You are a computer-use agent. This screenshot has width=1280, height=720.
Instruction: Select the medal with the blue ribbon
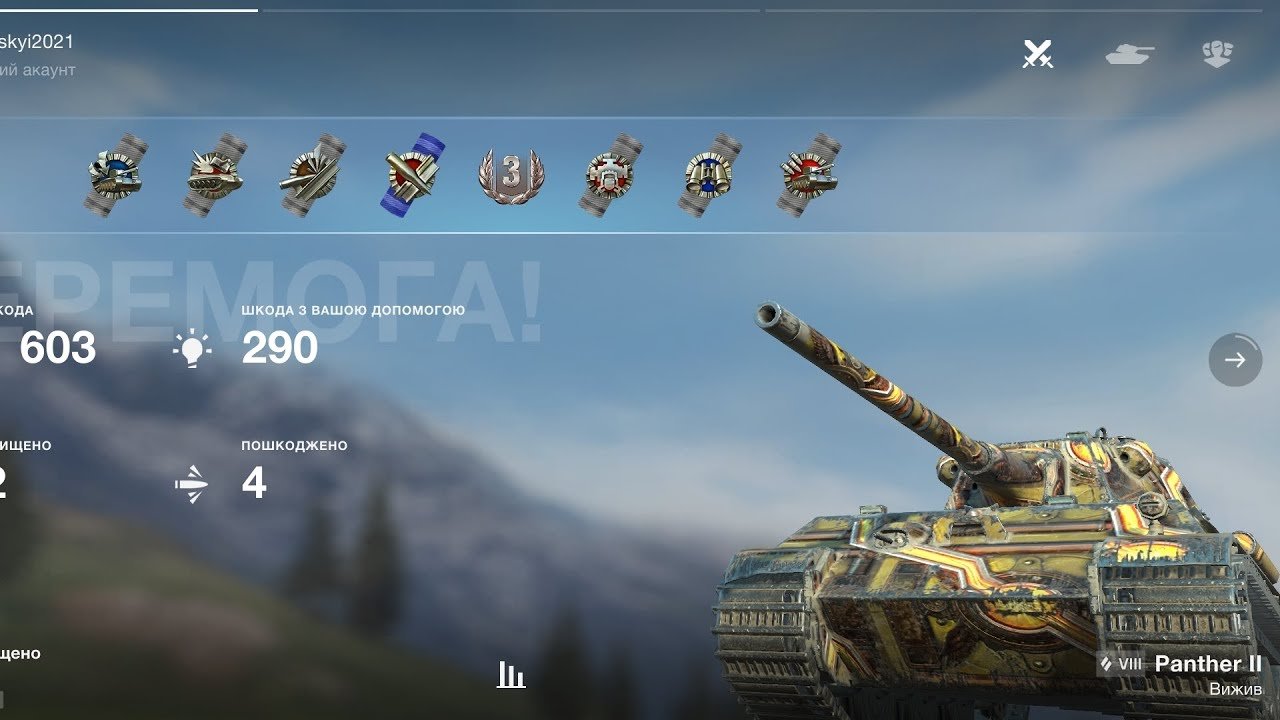413,176
